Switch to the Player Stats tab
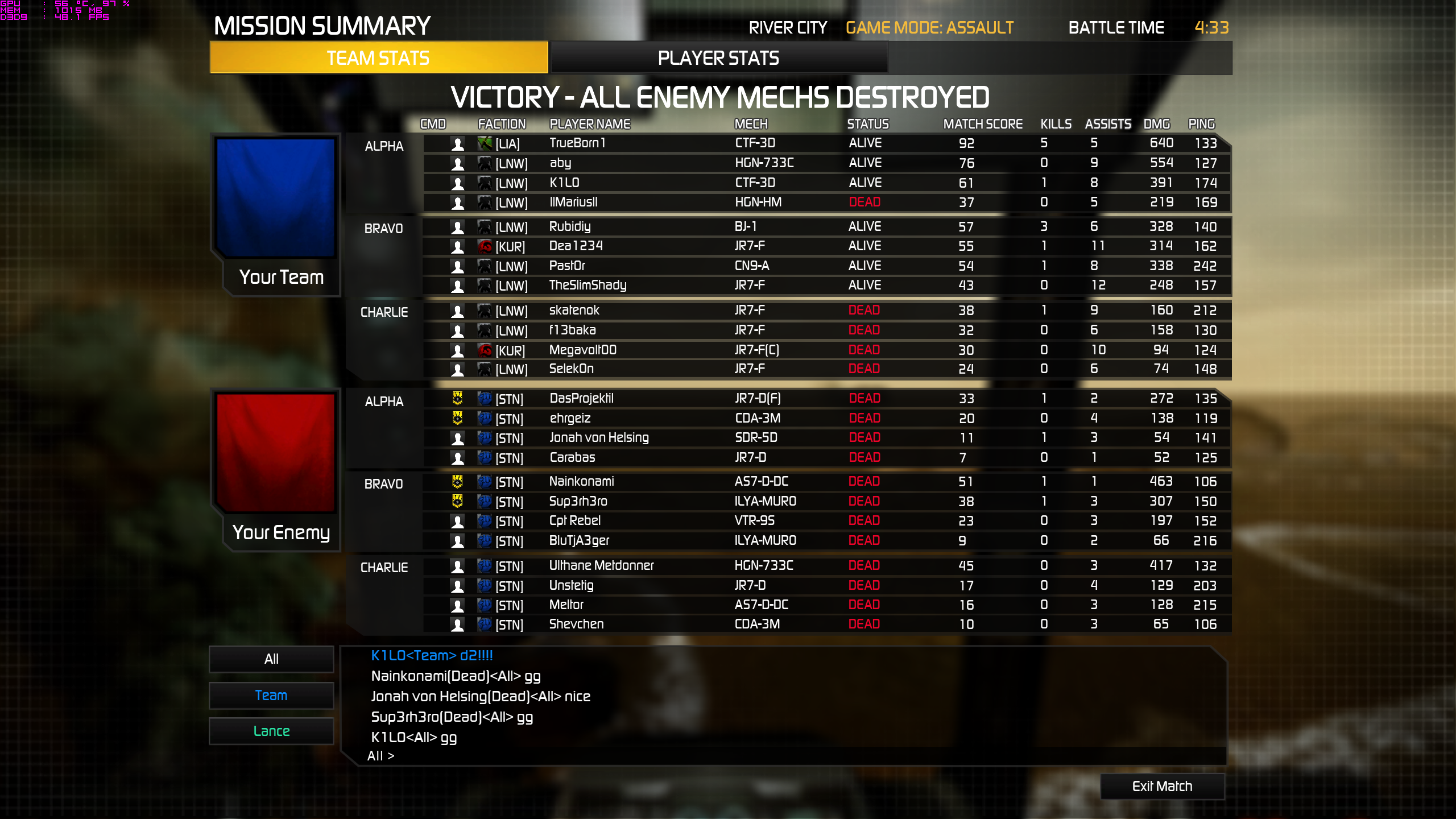Viewport: 1456px width, 819px height. (x=718, y=58)
